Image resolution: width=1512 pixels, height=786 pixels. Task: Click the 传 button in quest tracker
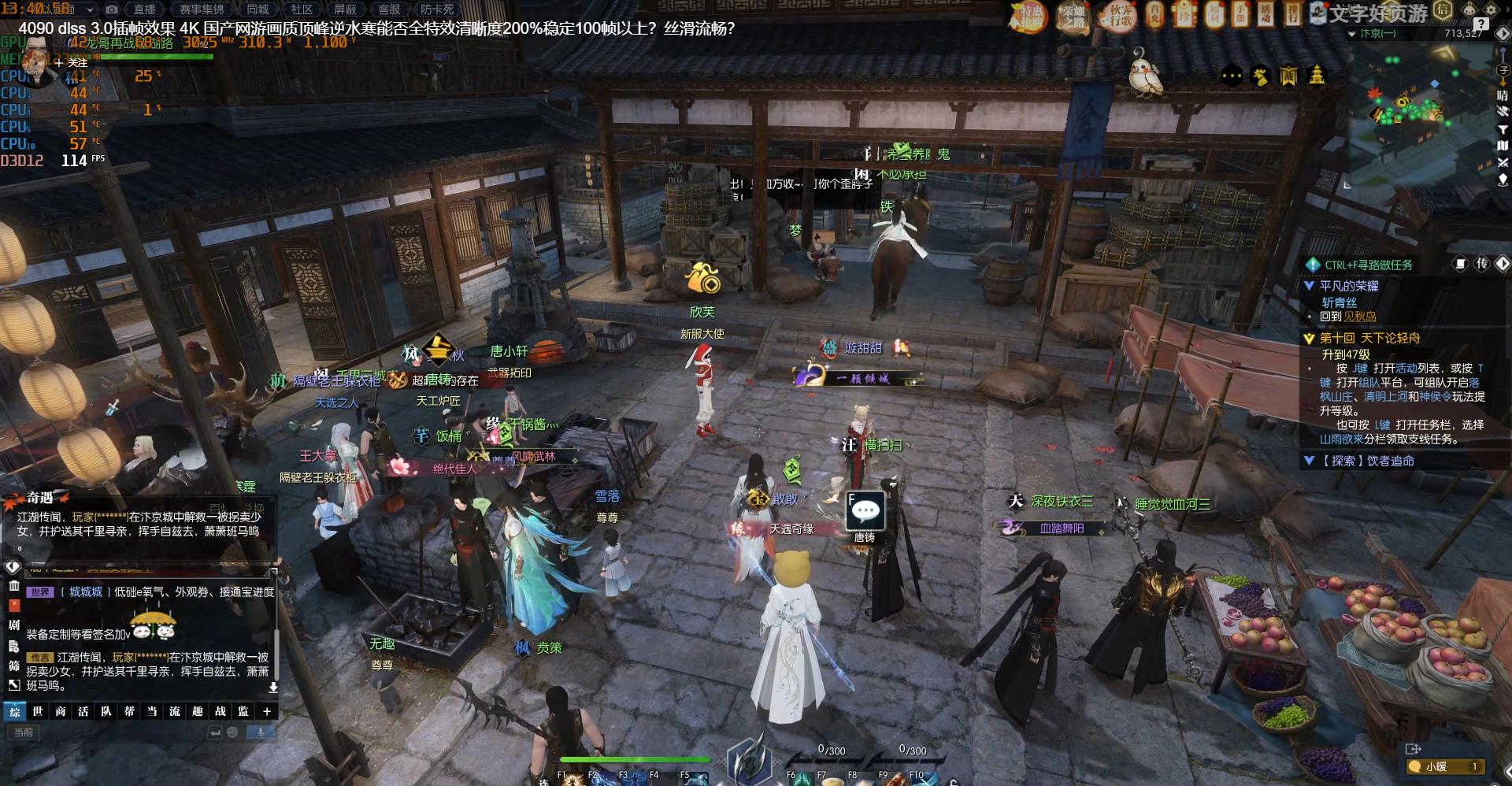coord(1481,264)
